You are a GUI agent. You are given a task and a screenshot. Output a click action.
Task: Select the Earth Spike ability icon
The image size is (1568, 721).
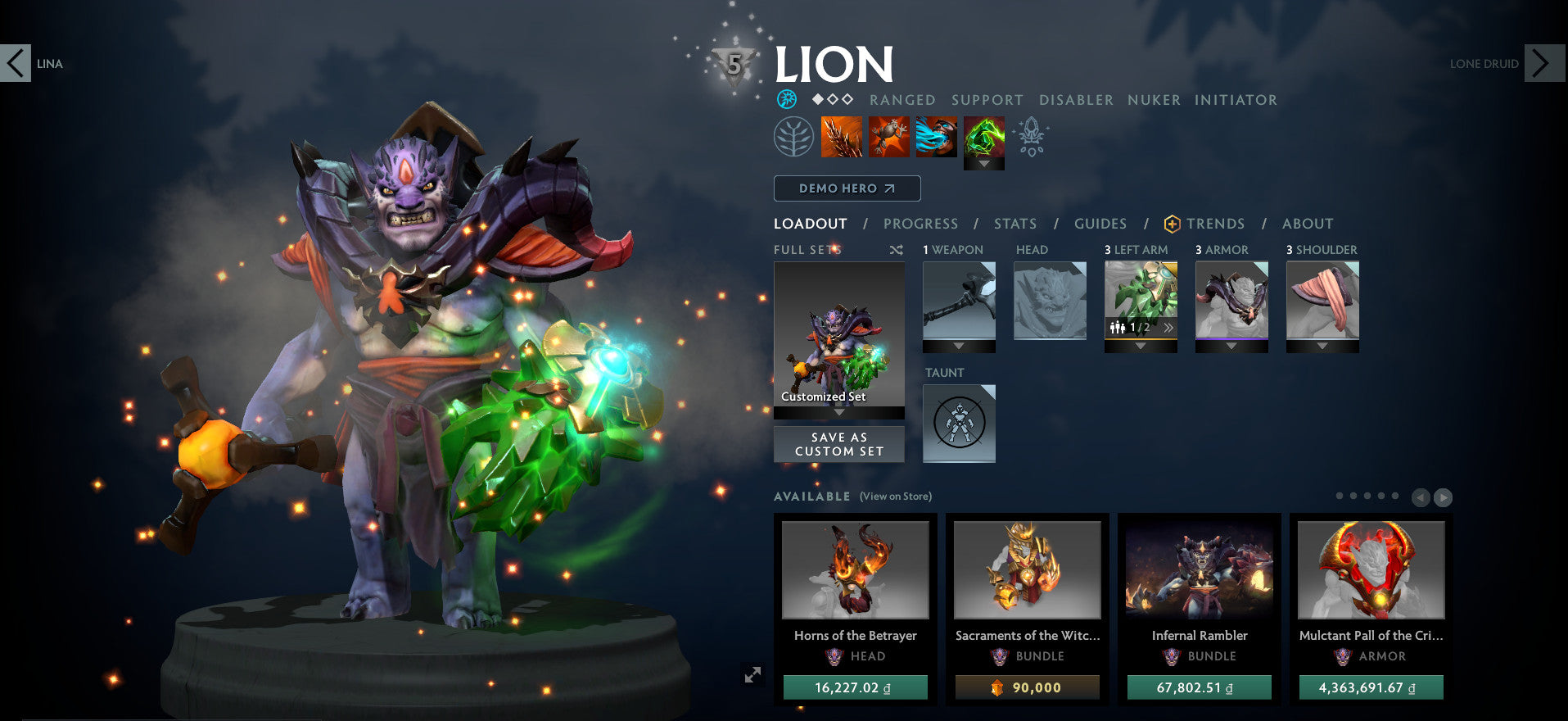(842, 136)
